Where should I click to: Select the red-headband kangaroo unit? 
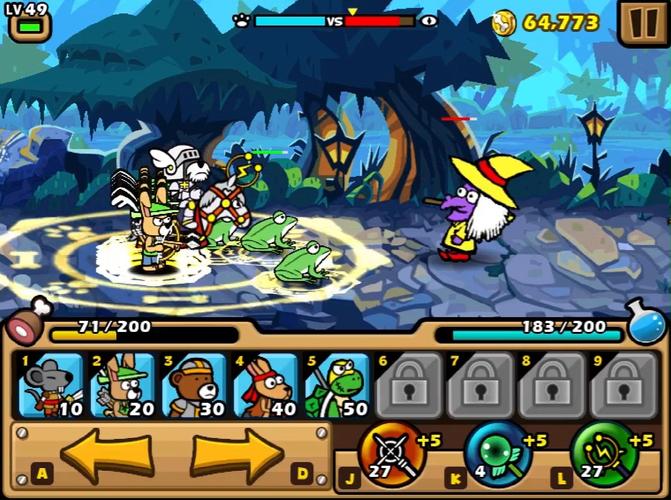[x=265, y=385]
